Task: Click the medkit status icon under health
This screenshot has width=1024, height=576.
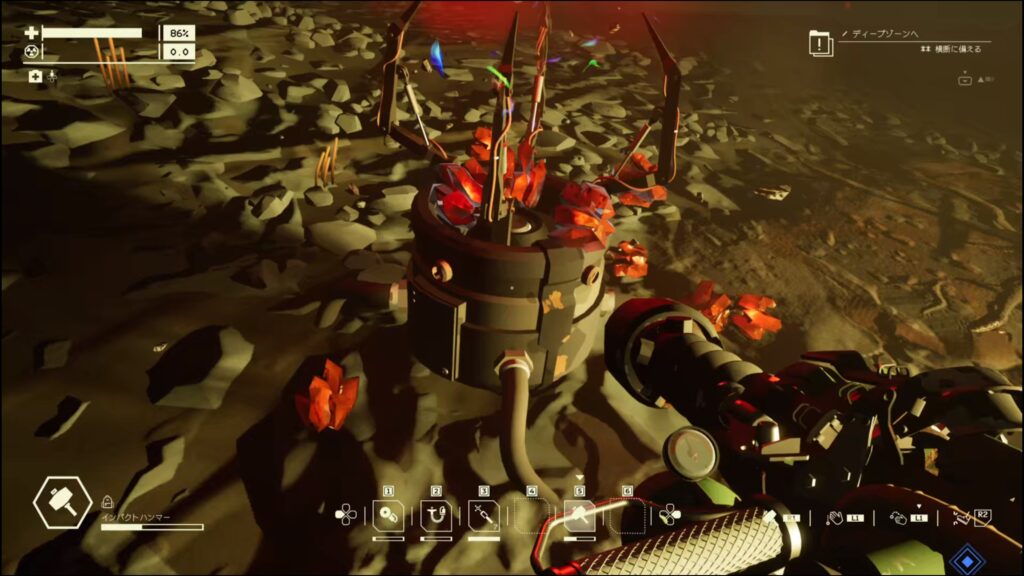Action: coord(36,76)
